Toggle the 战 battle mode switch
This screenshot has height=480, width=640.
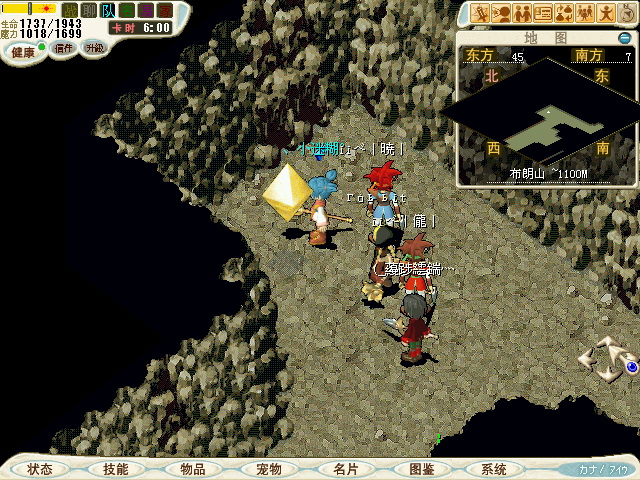(70, 11)
